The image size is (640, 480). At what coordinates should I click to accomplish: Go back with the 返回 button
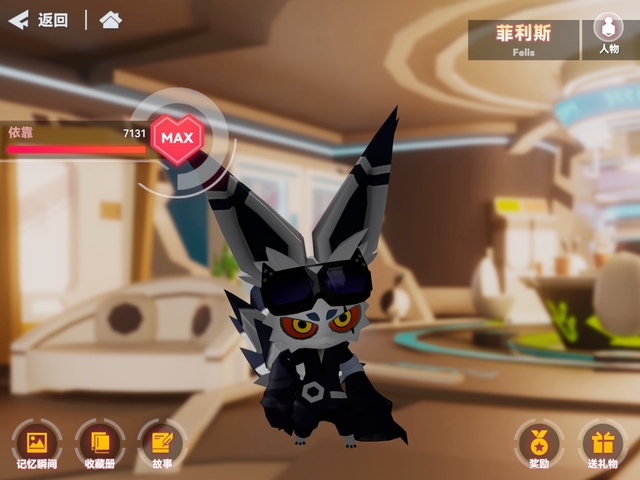click(x=38, y=20)
